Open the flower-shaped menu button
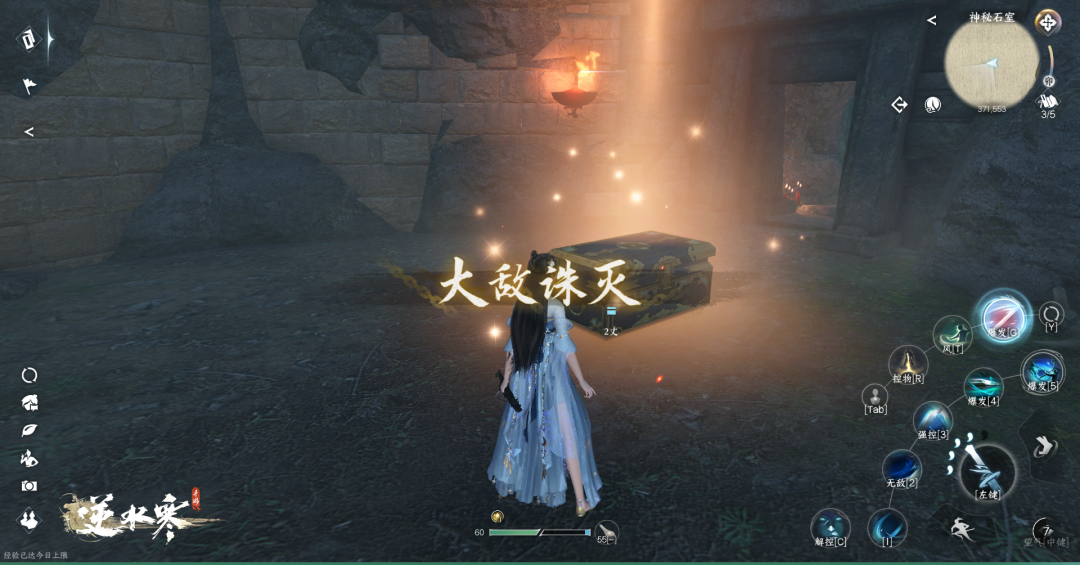 point(1047,22)
